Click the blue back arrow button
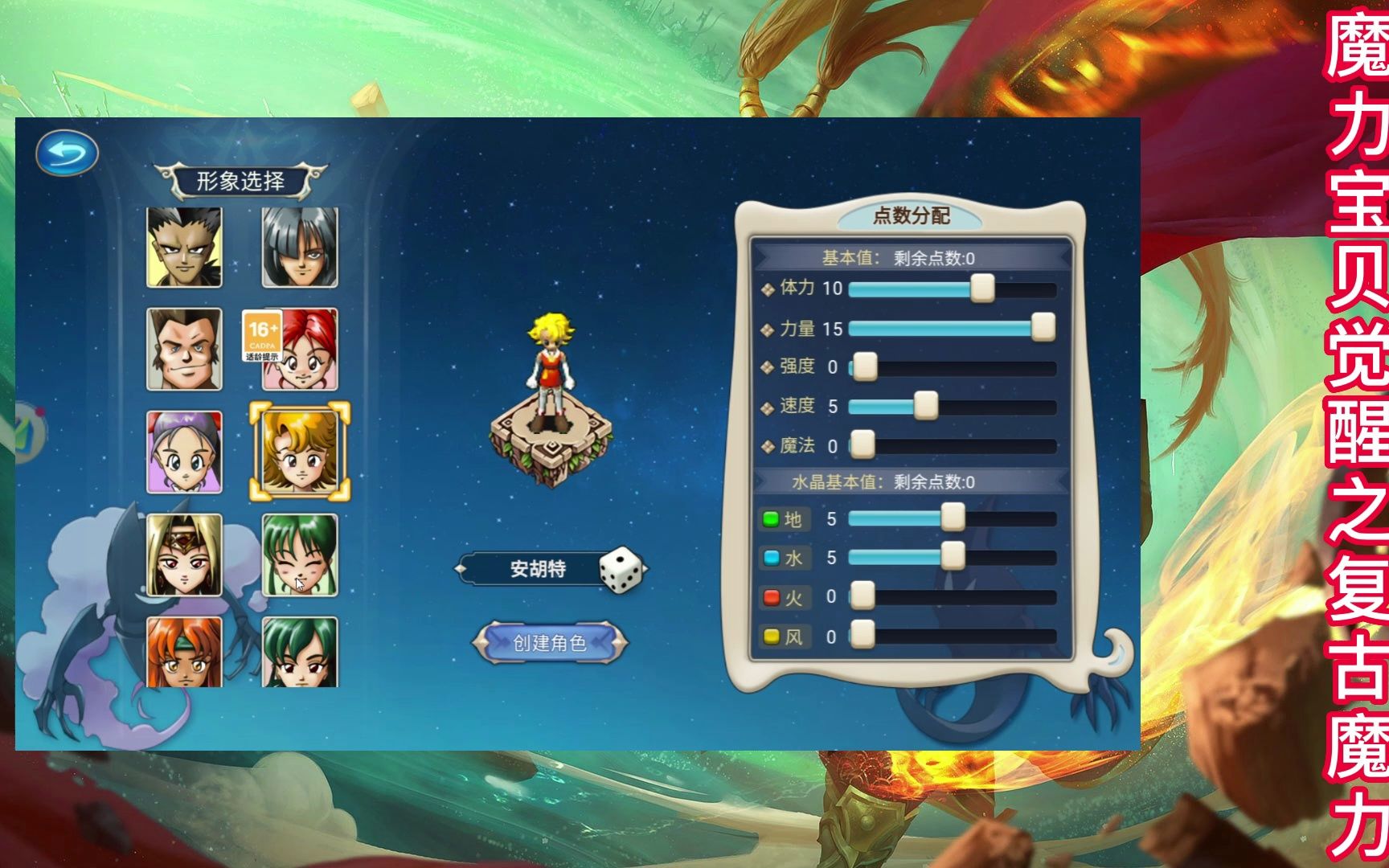 pyautogui.click(x=67, y=153)
